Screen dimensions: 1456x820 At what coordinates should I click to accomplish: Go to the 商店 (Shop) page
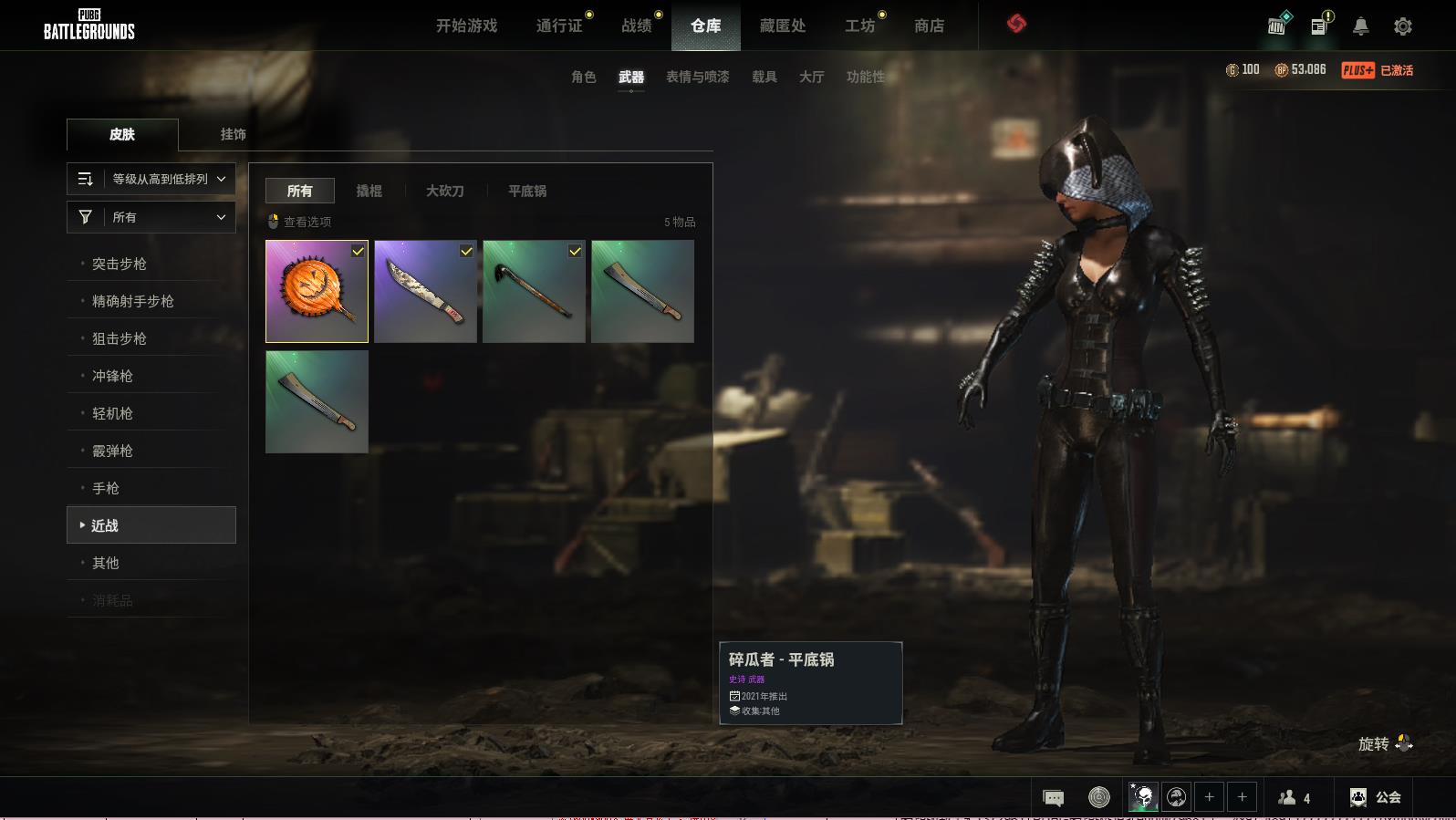coord(929,26)
